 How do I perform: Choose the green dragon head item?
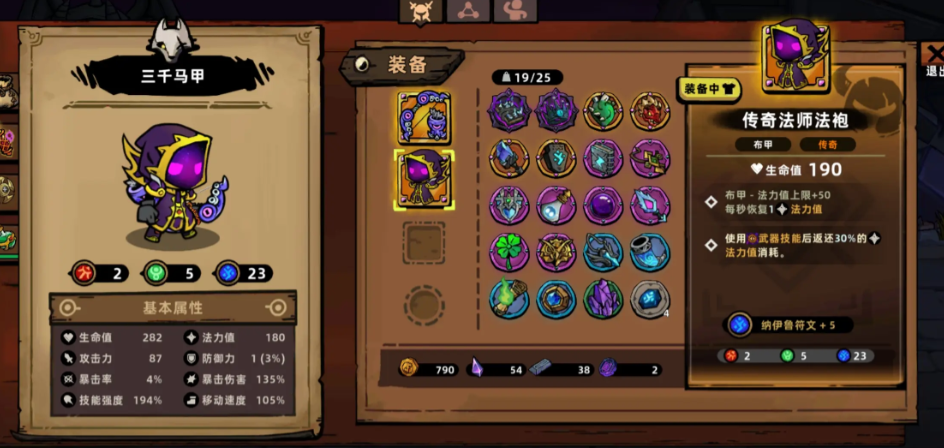[603, 110]
